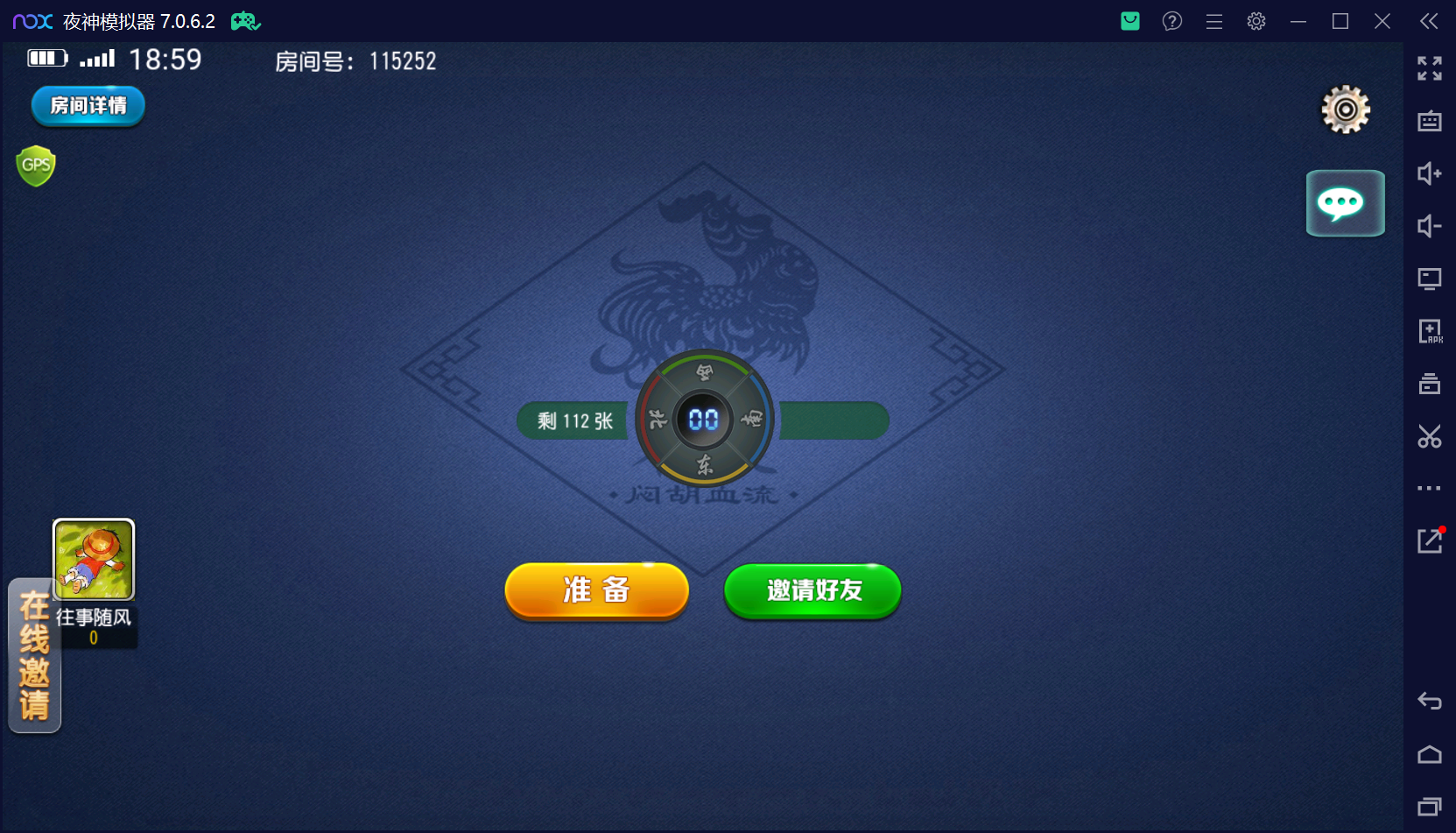Open the chat bubble panel
The width and height of the screenshot is (1456, 833).
[x=1345, y=203]
